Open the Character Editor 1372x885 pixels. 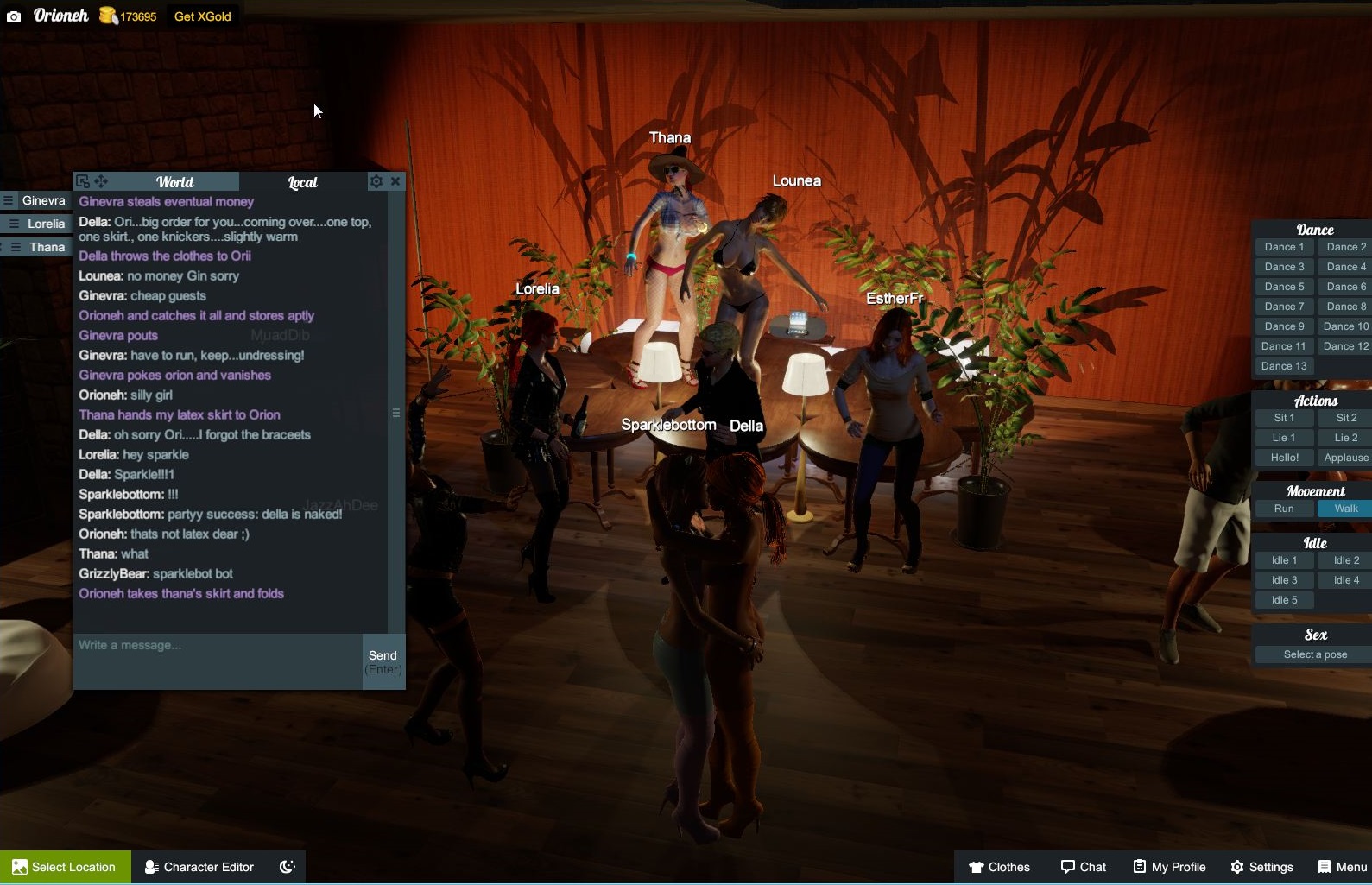coord(199,867)
